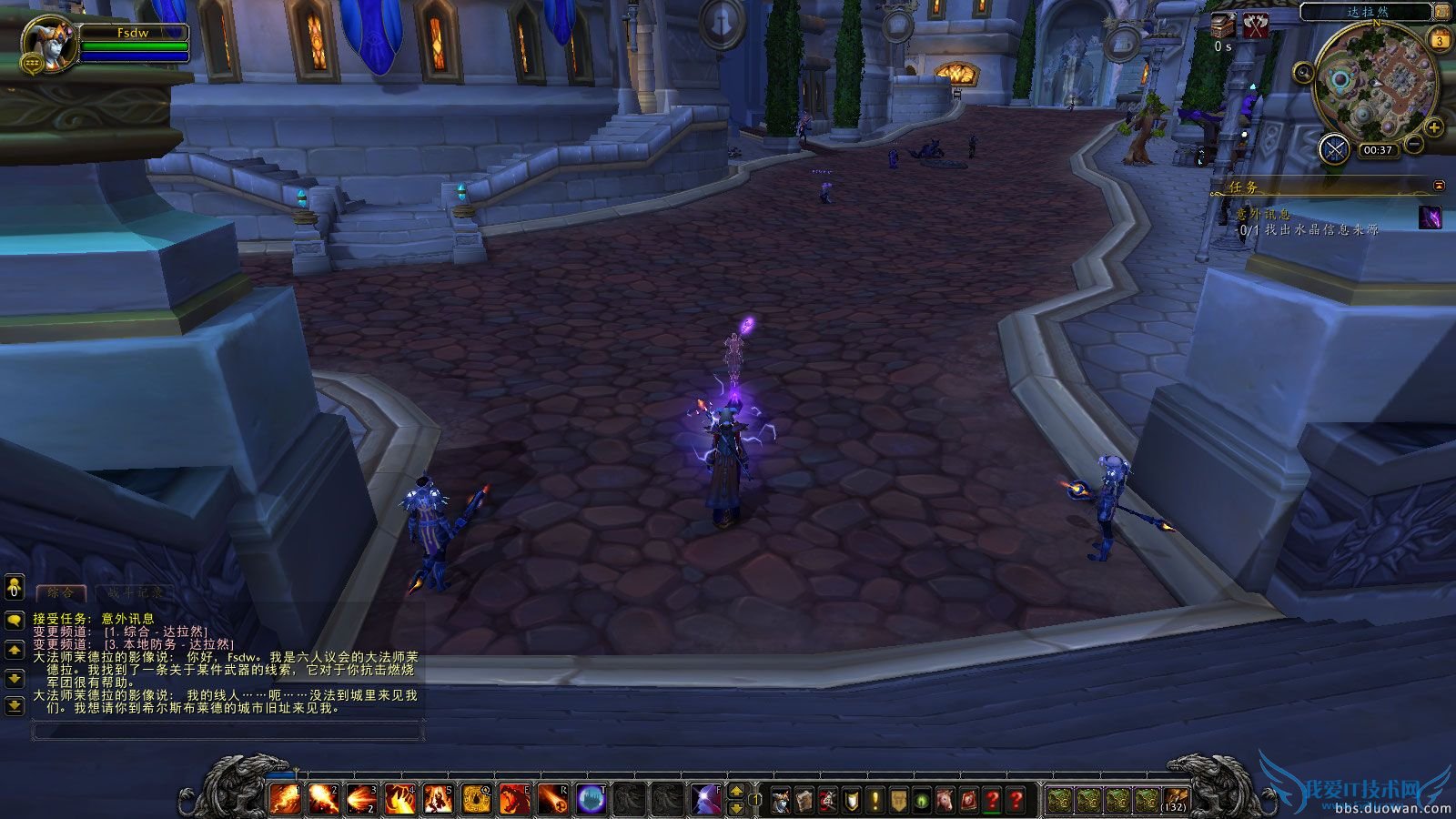The image size is (1456, 819).
Task: Click the 意外讯息 quest title in tracker
Action: 1263,213
